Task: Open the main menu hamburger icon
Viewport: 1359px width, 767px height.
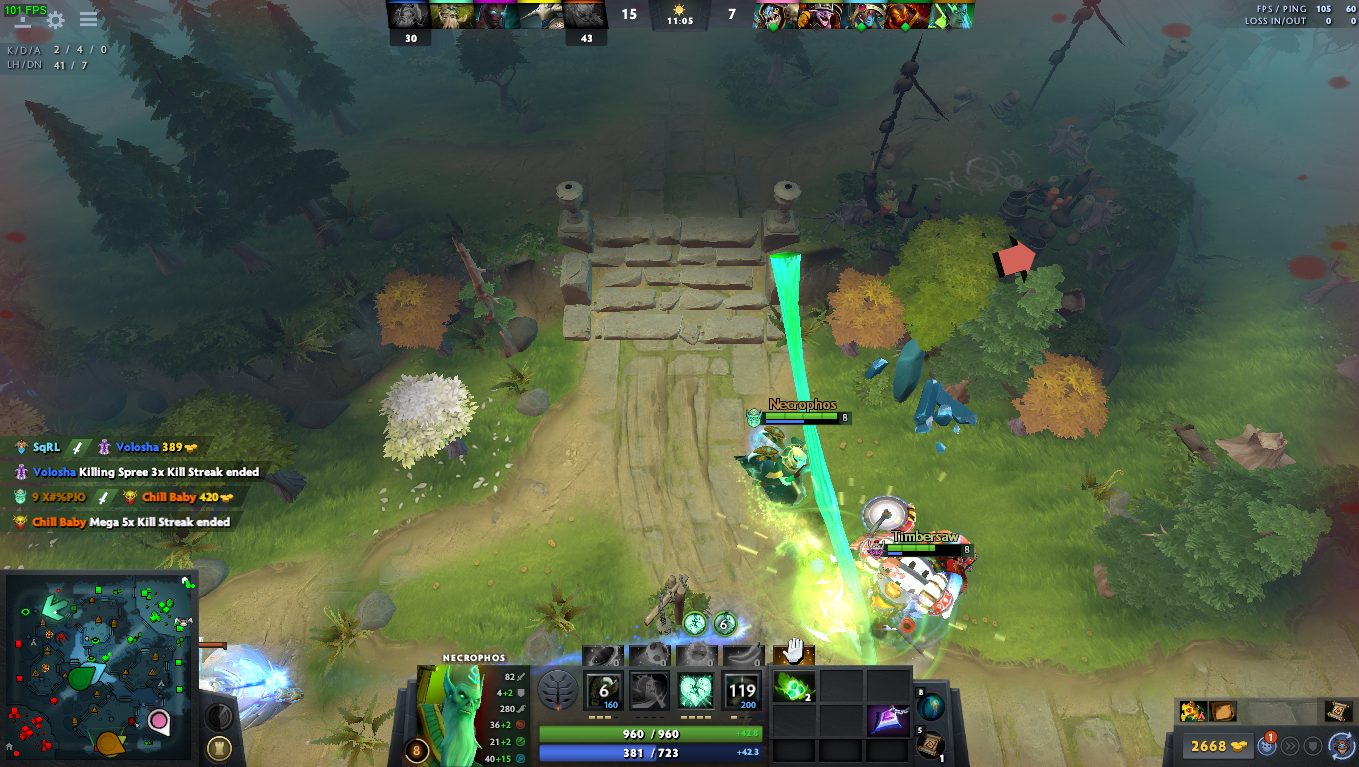Action: (x=88, y=18)
